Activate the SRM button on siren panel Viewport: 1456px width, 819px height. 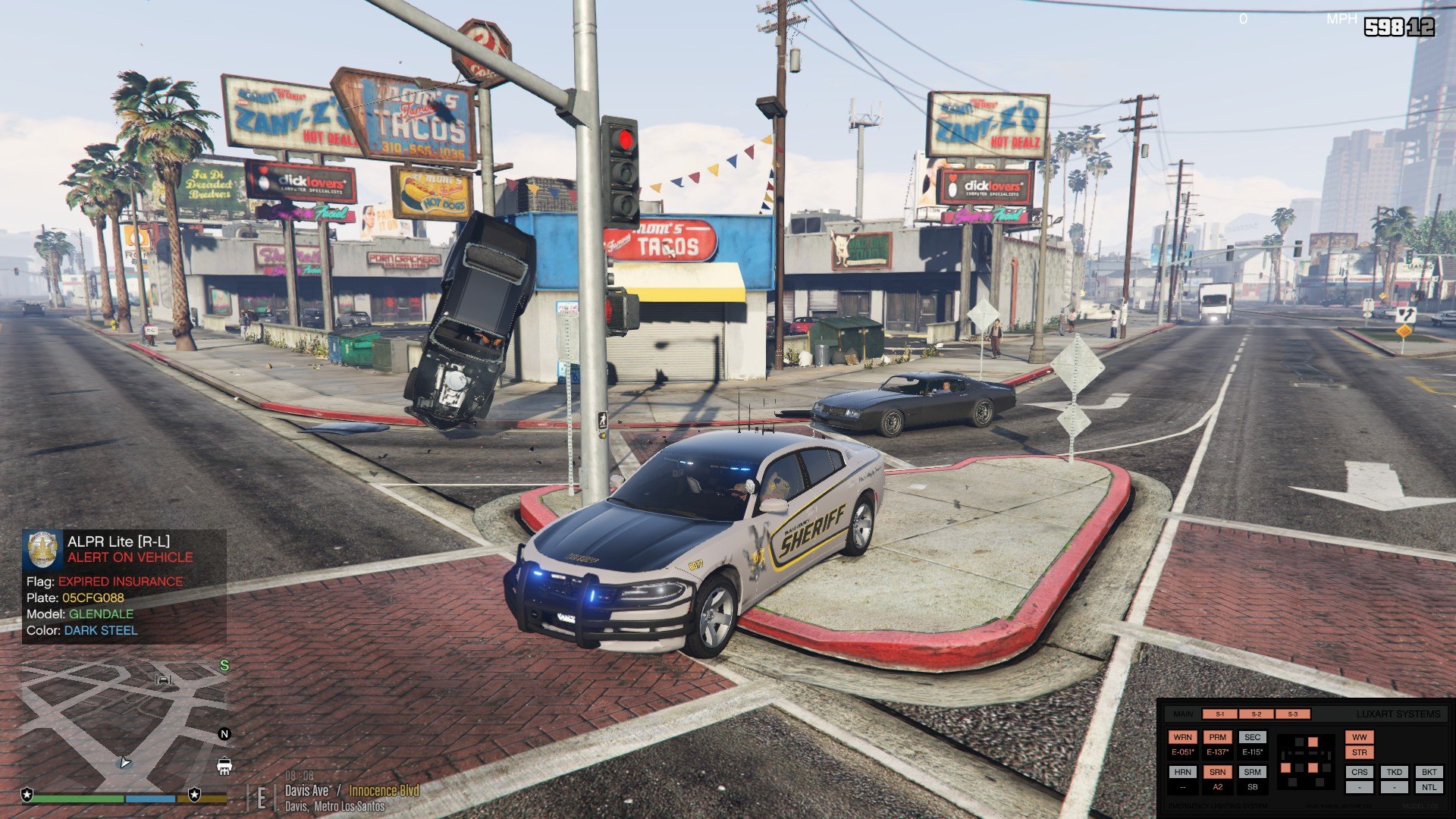tap(1252, 772)
